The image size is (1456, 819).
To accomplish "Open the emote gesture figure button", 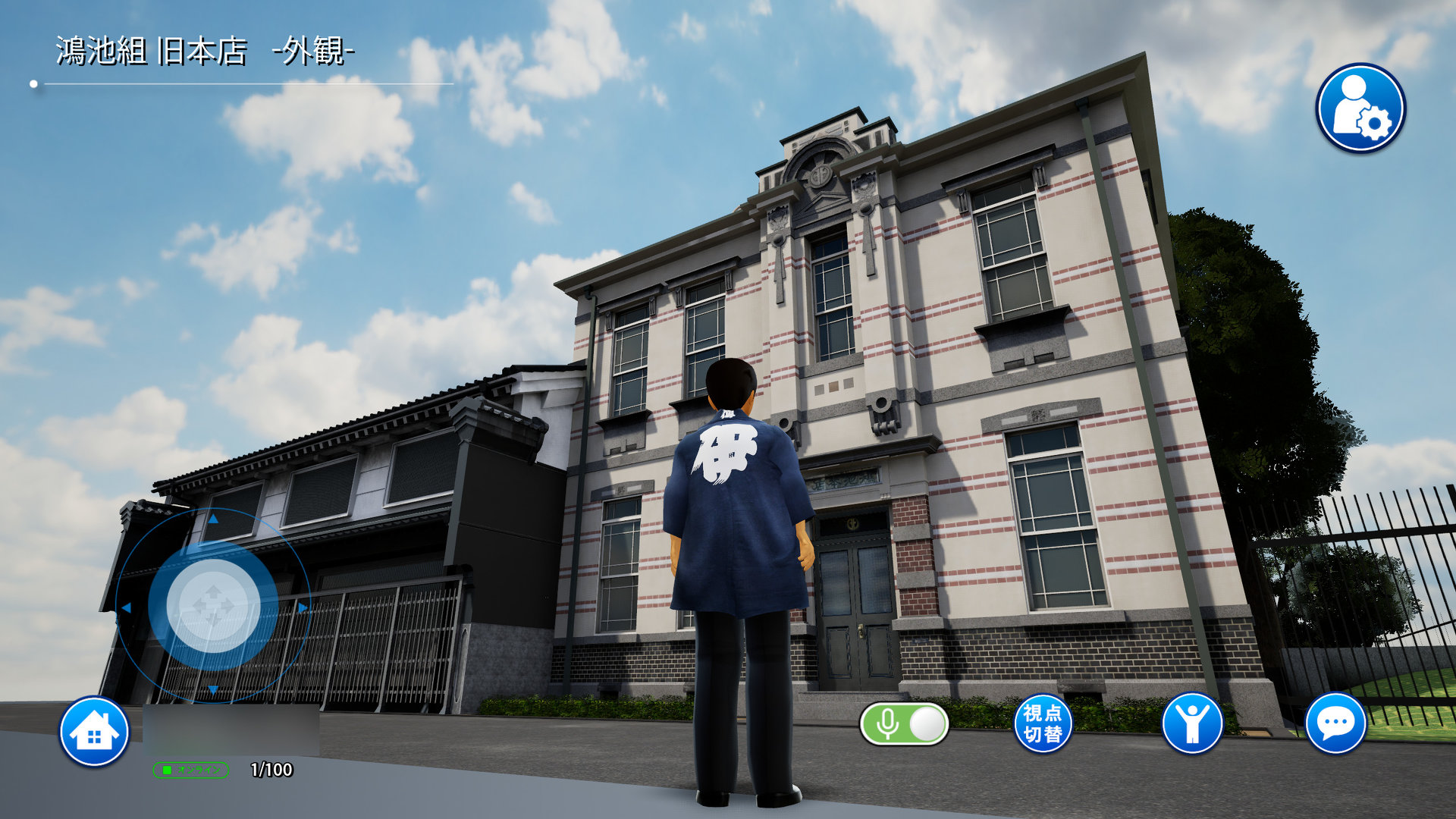I will 1191,723.
